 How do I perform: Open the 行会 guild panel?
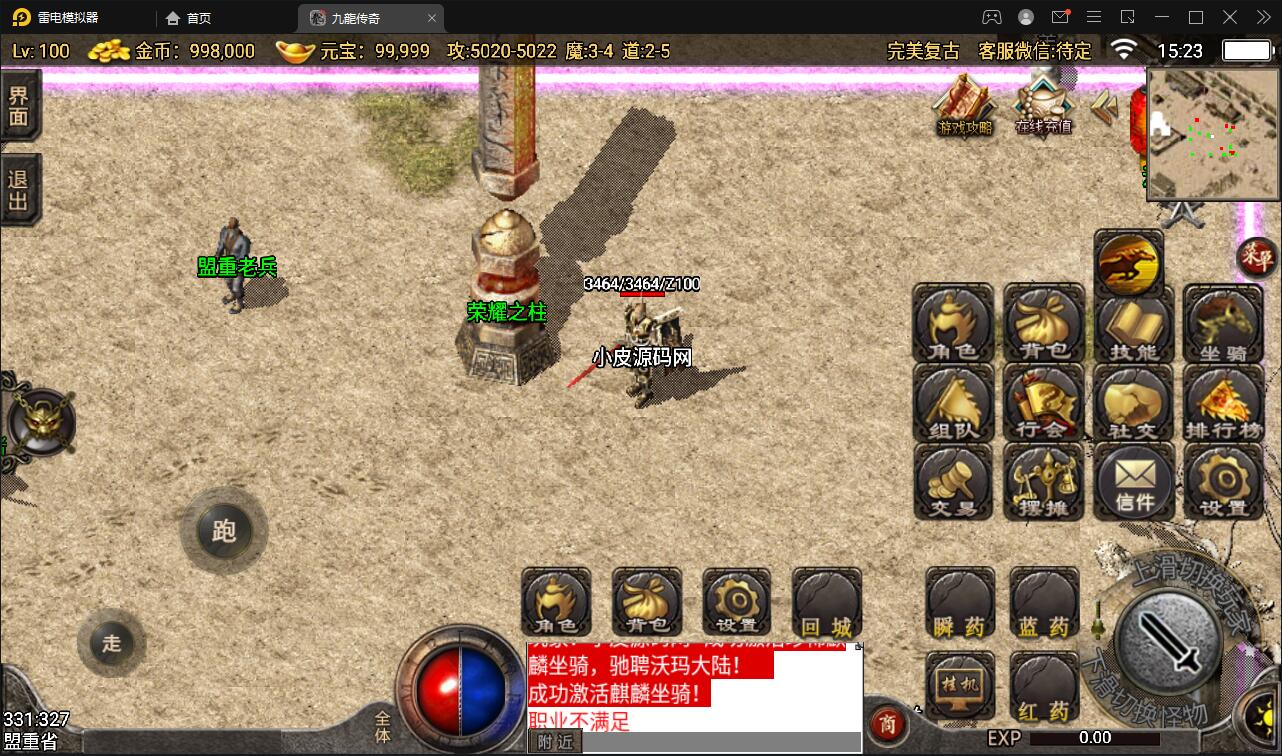pos(1043,403)
